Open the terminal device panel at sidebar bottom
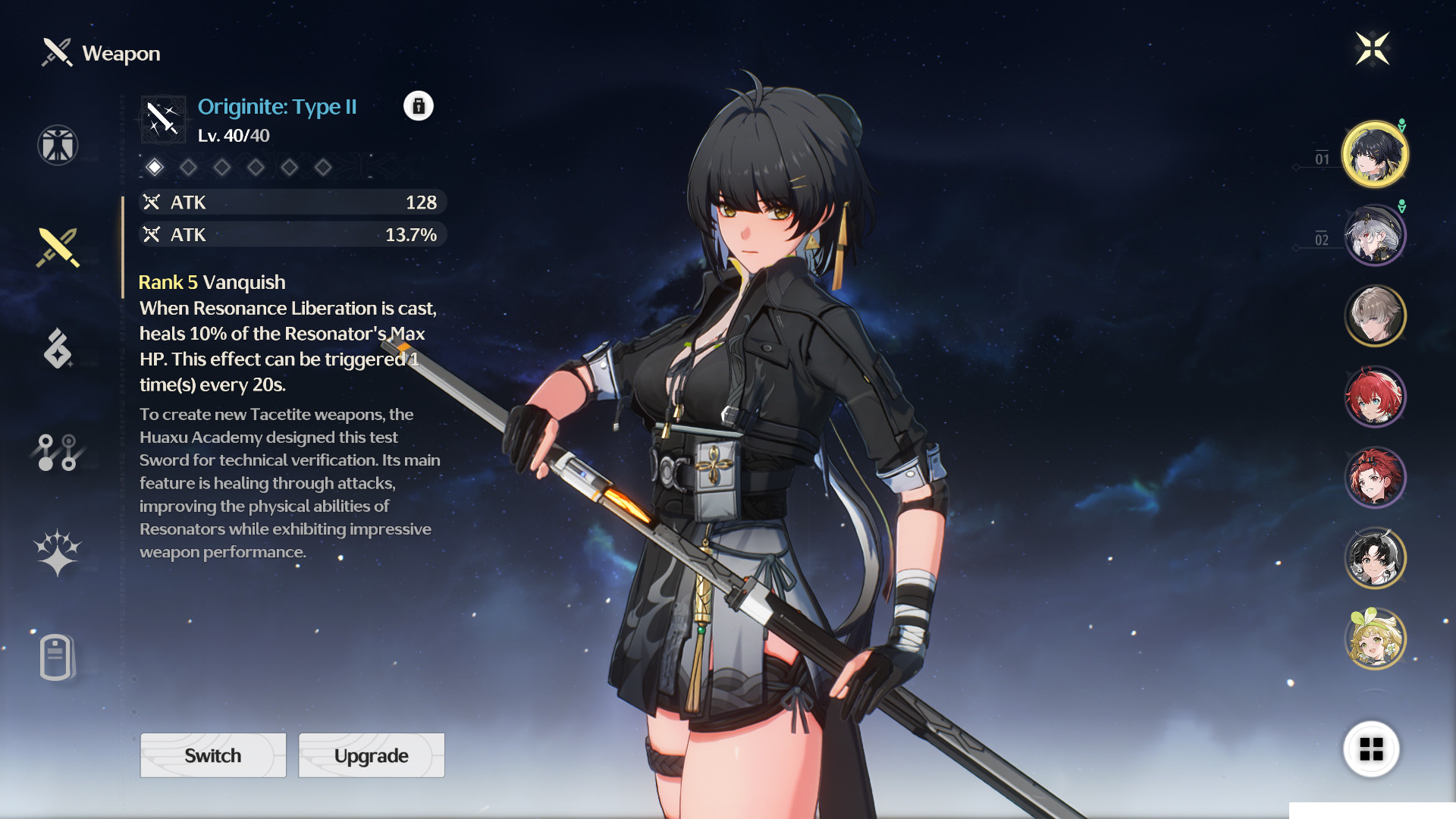The width and height of the screenshot is (1456, 819). tap(57, 657)
